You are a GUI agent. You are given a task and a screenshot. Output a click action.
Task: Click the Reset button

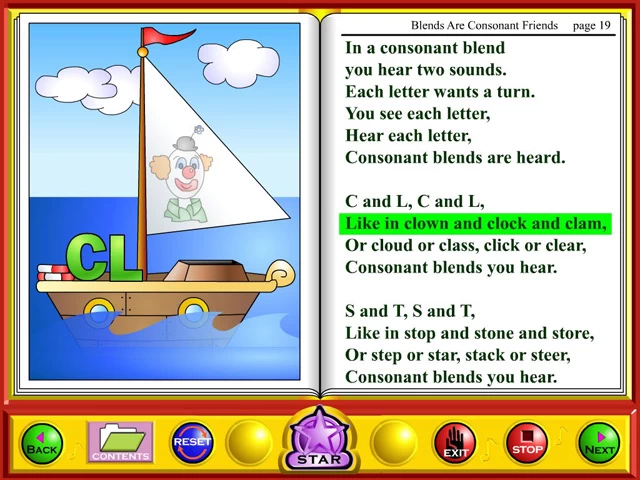(x=192, y=441)
